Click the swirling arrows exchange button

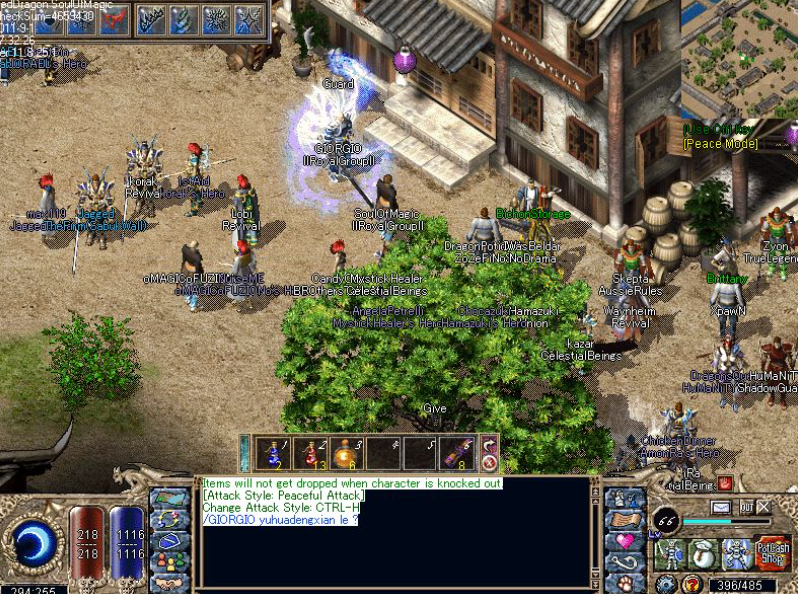point(169,519)
